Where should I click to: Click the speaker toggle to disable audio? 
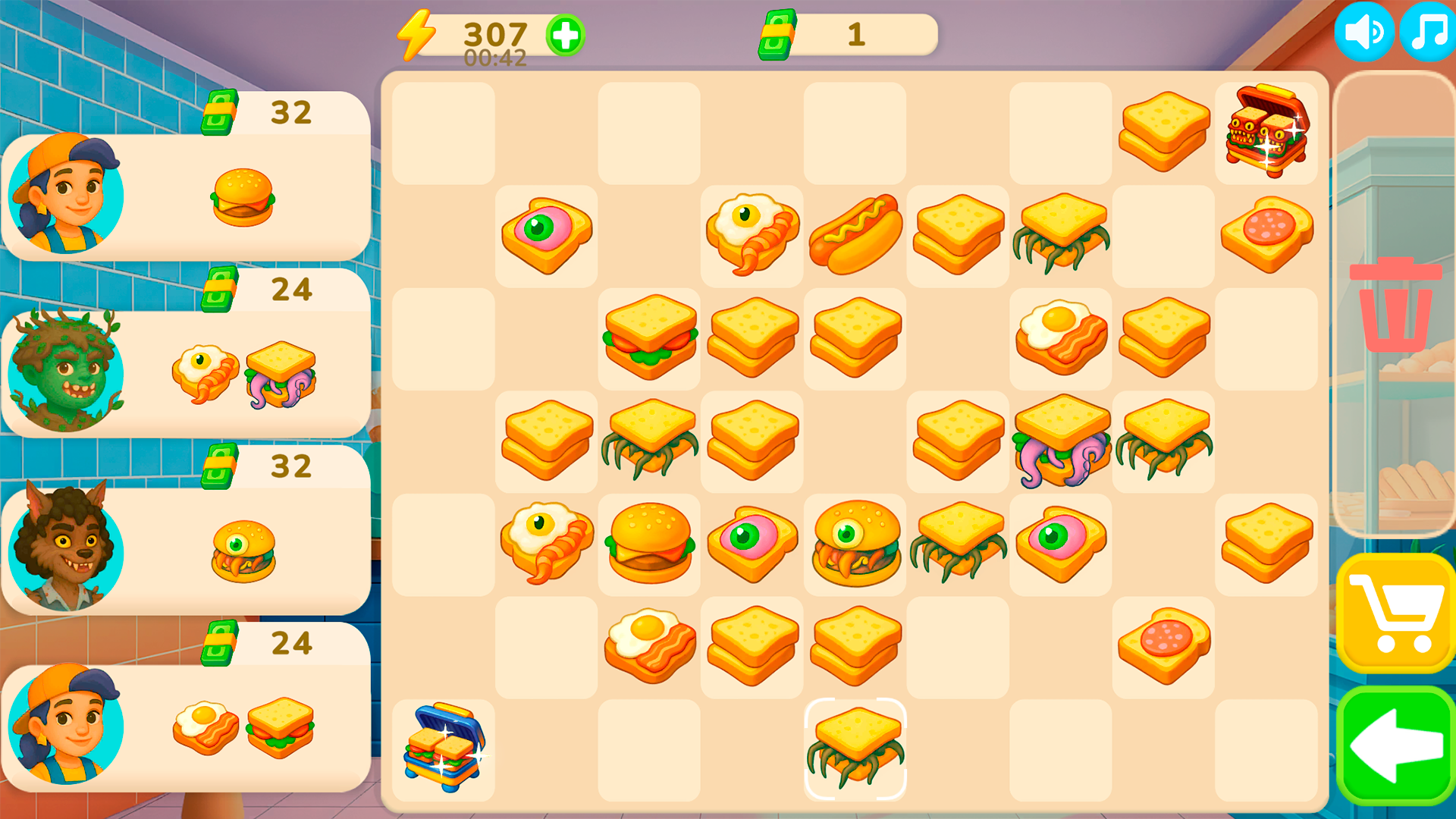(1365, 32)
